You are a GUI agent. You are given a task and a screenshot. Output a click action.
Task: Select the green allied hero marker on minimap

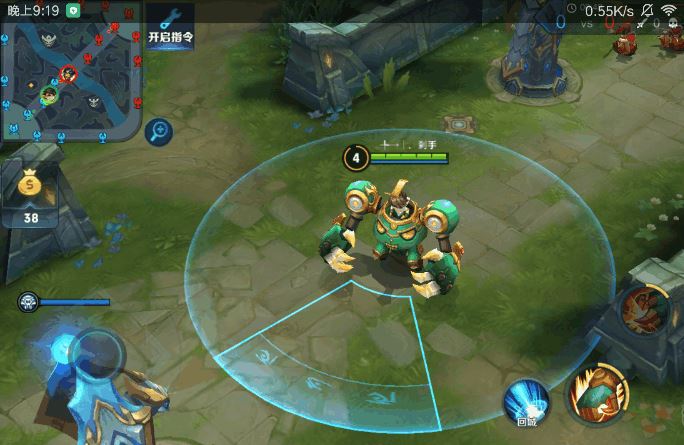click(x=48, y=95)
